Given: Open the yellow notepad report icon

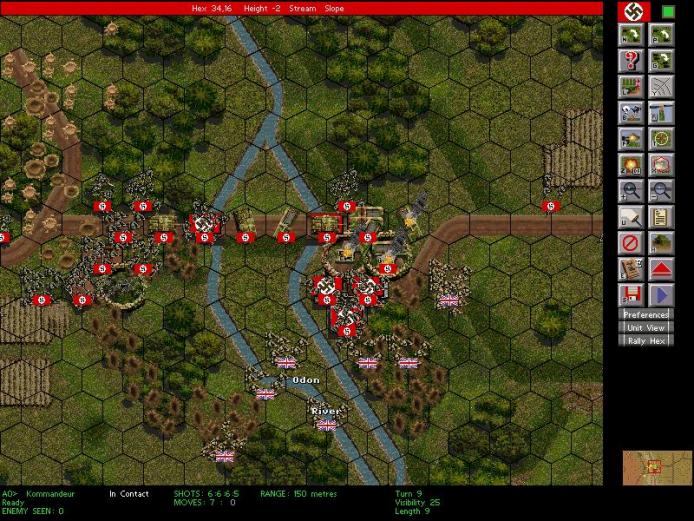Looking at the screenshot, I should click(660, 217).
